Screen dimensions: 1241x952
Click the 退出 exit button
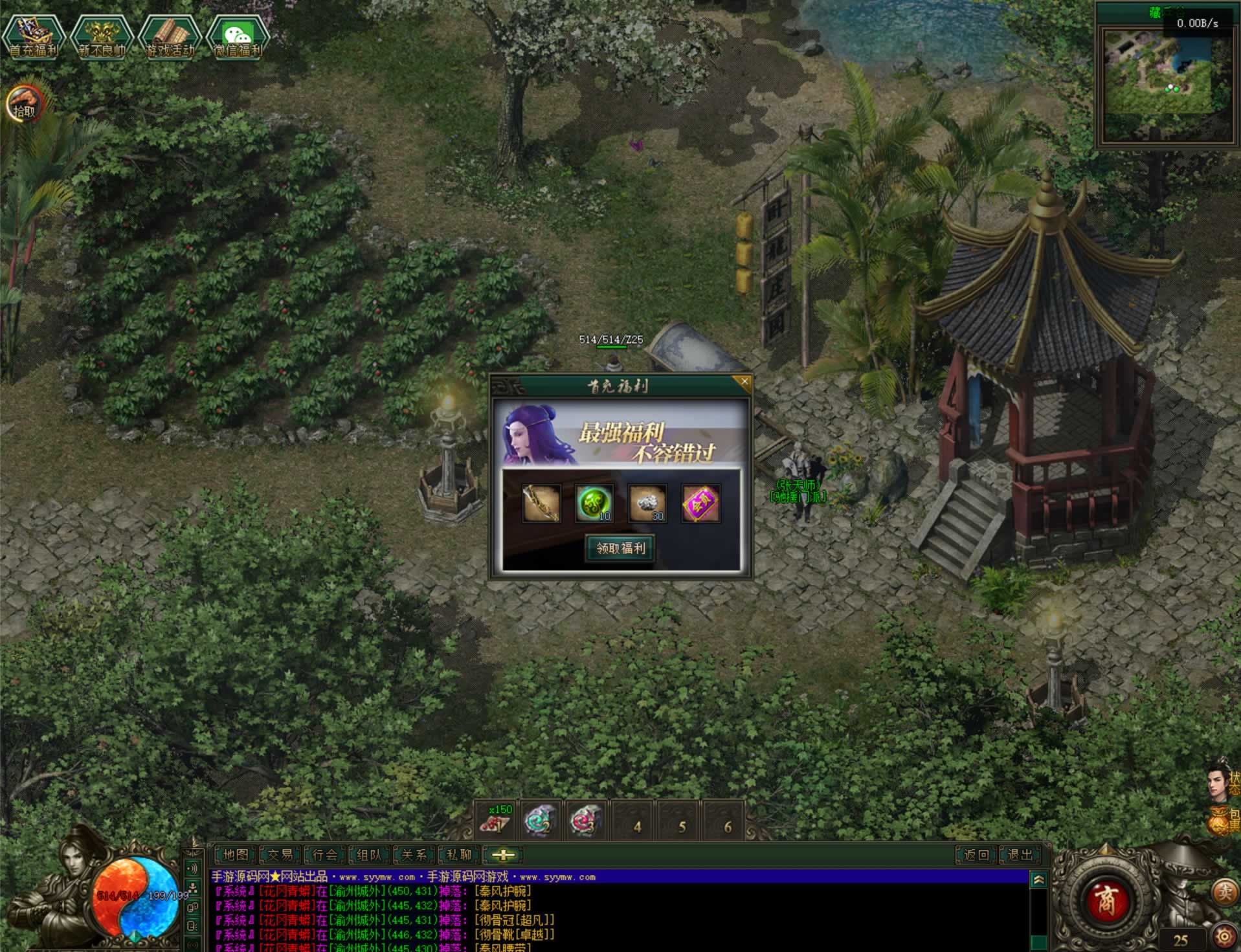(x=1020, y=855)
